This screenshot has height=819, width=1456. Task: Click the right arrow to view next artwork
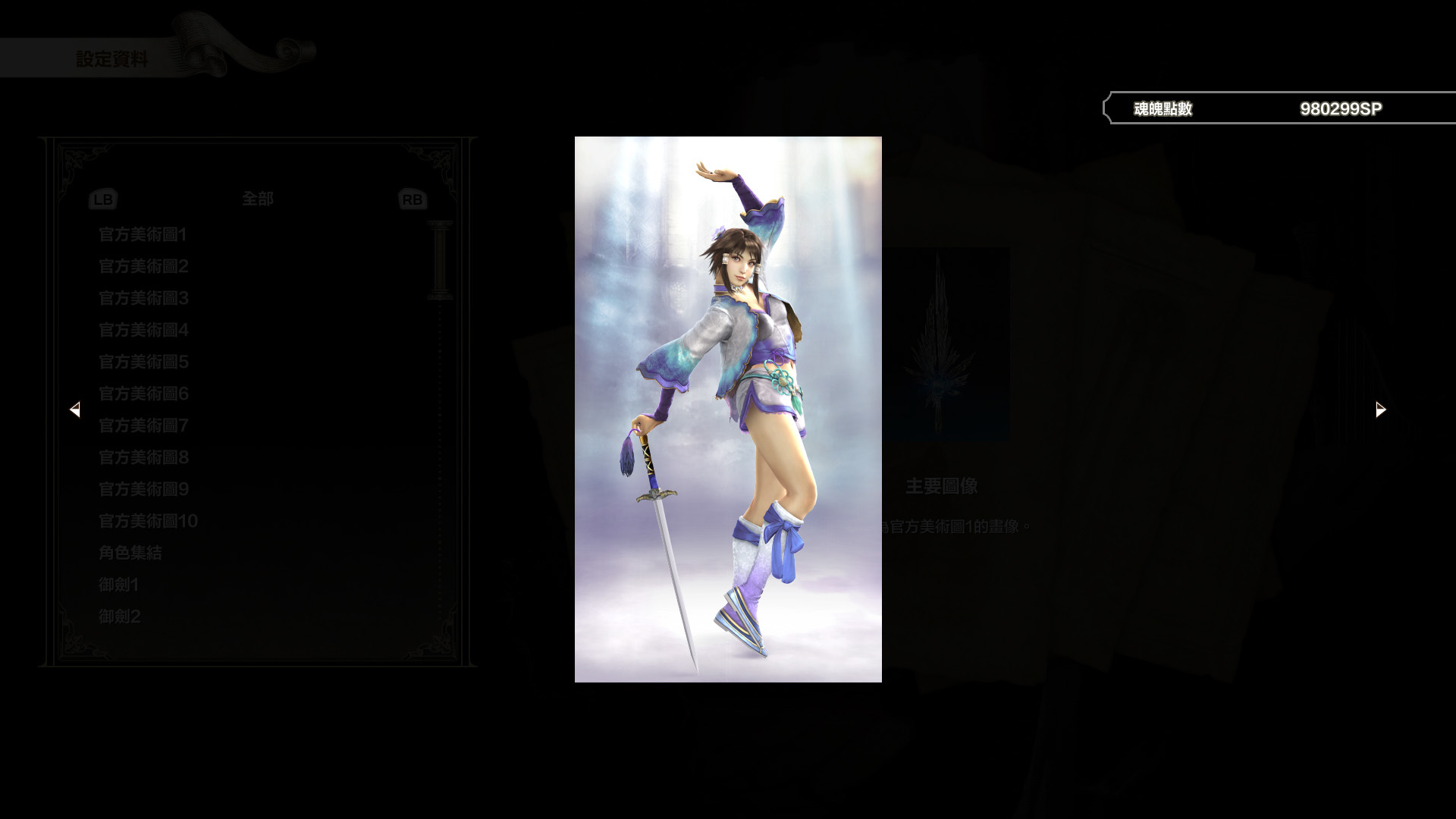pos(1380,409)
